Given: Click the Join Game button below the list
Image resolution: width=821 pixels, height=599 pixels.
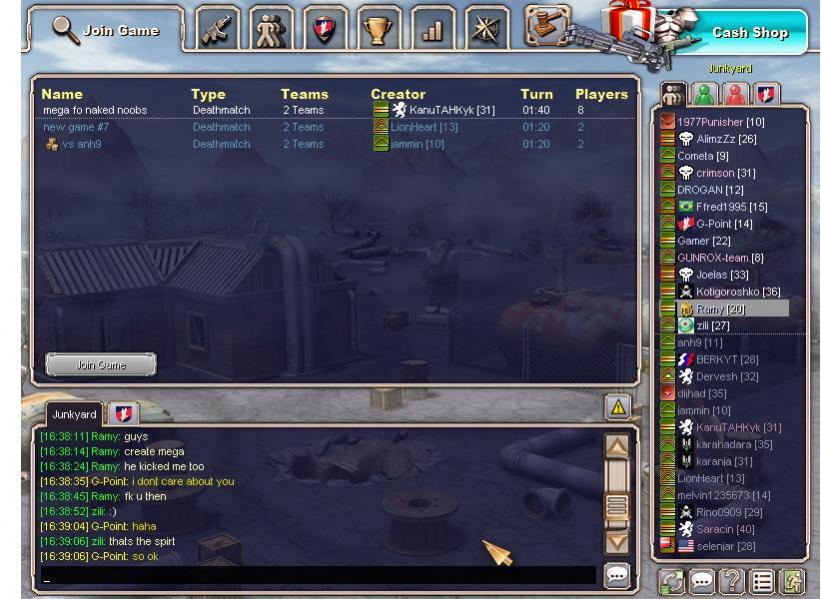Looking at the screenshot, I should [101, 365].
